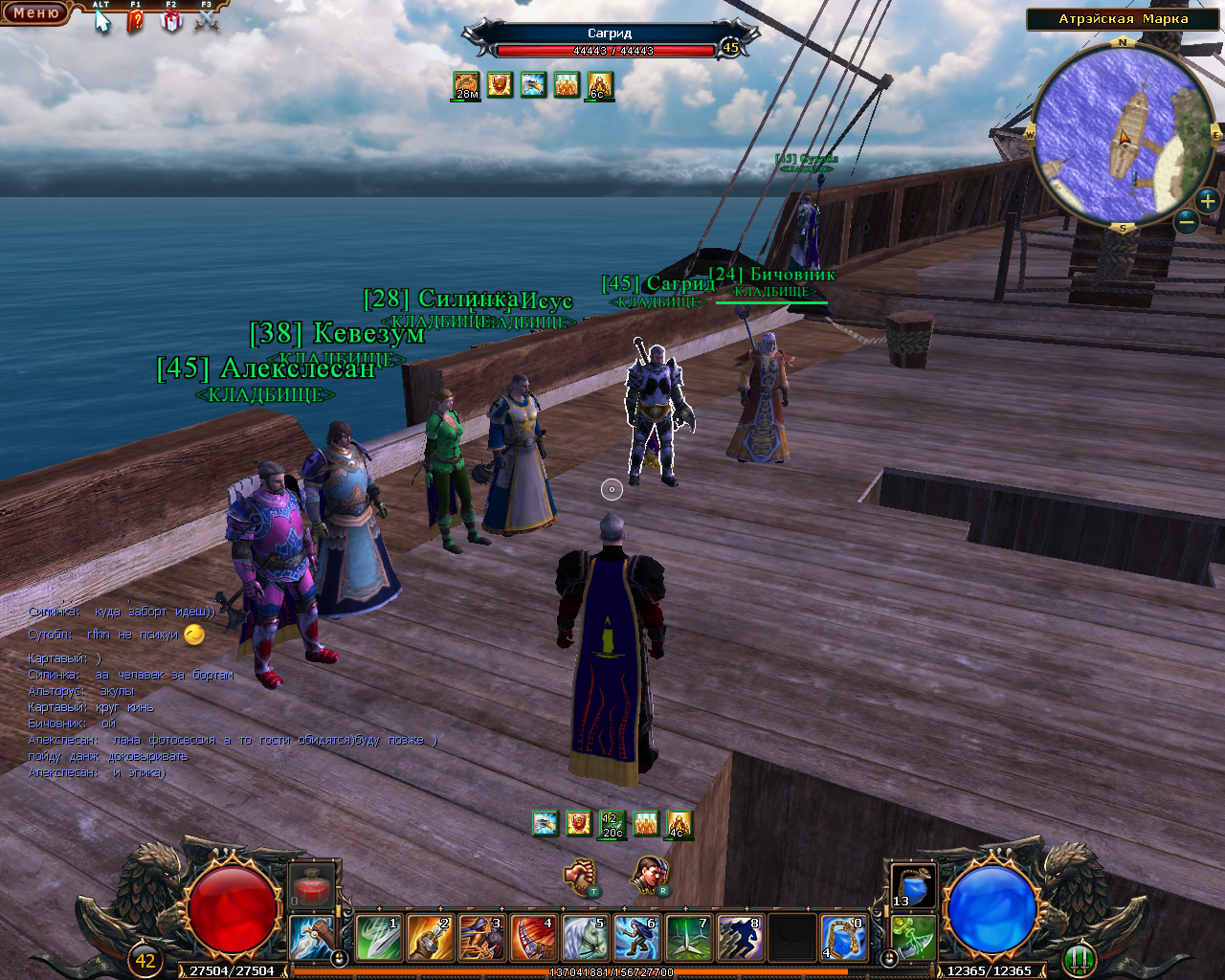Summon the horse mount in slot 5
This screenshot has width=1225, height=980.
tap(585, 938)
